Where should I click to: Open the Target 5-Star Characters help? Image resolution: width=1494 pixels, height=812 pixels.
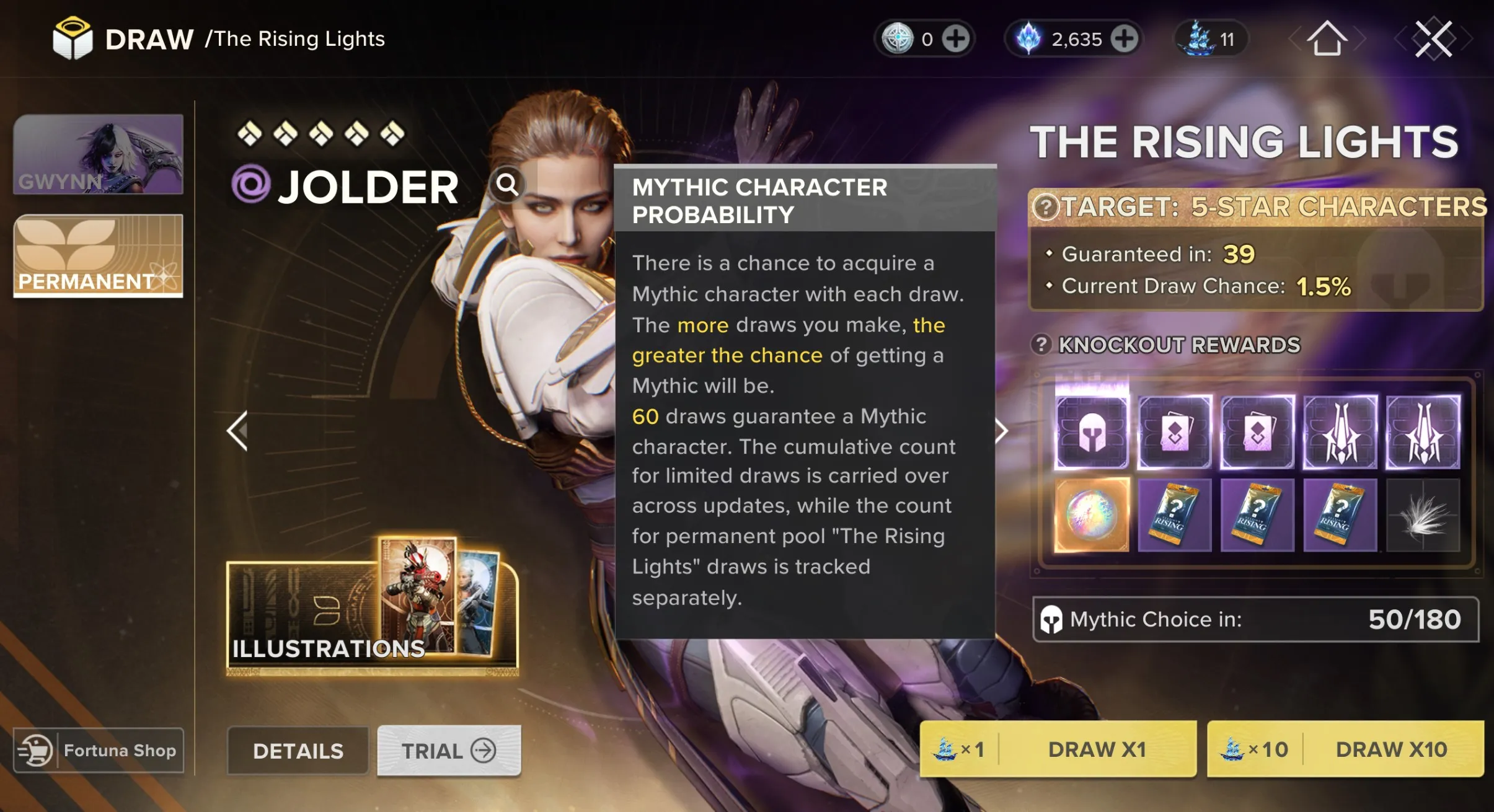point(1046,207)
